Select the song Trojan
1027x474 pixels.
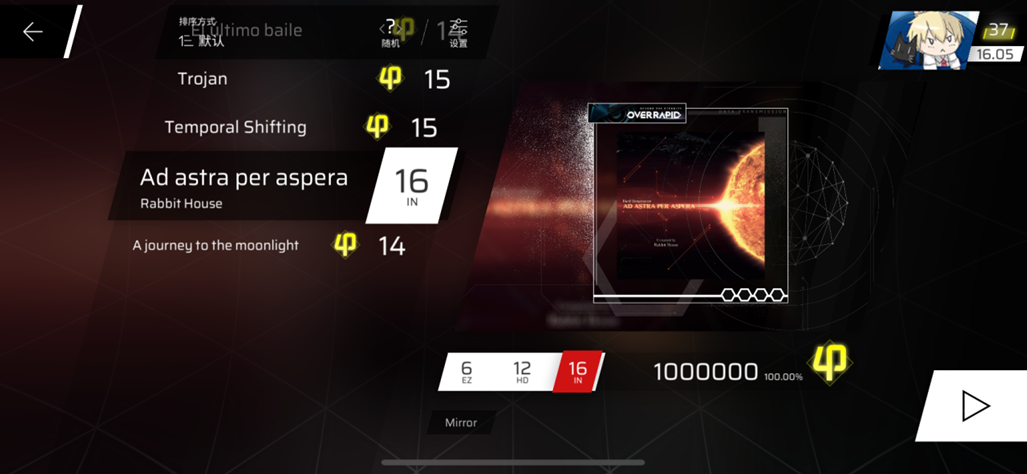pyautogui.click(x=202, y=79)
